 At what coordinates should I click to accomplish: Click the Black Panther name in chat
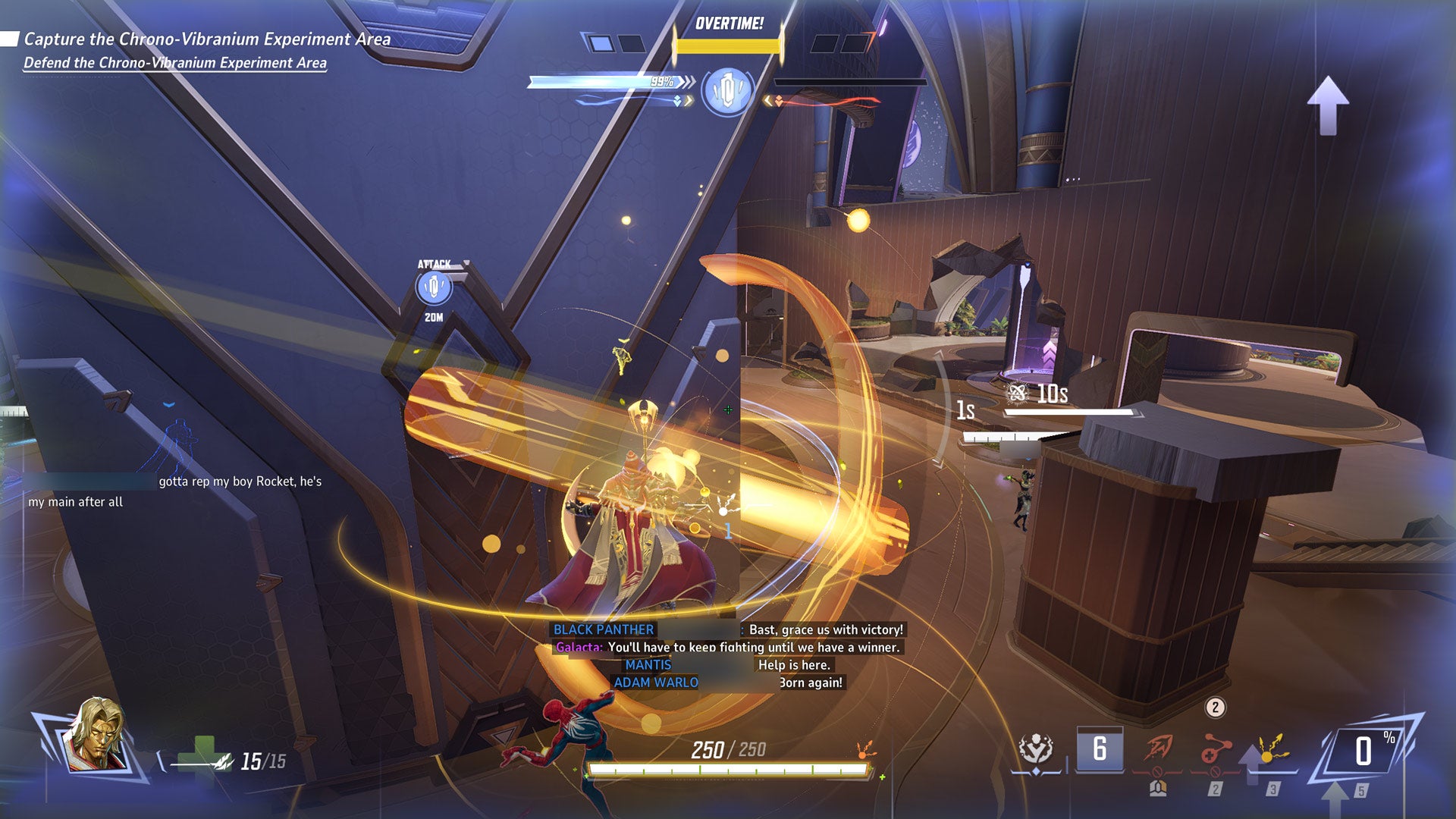click(x=604, y=629)
